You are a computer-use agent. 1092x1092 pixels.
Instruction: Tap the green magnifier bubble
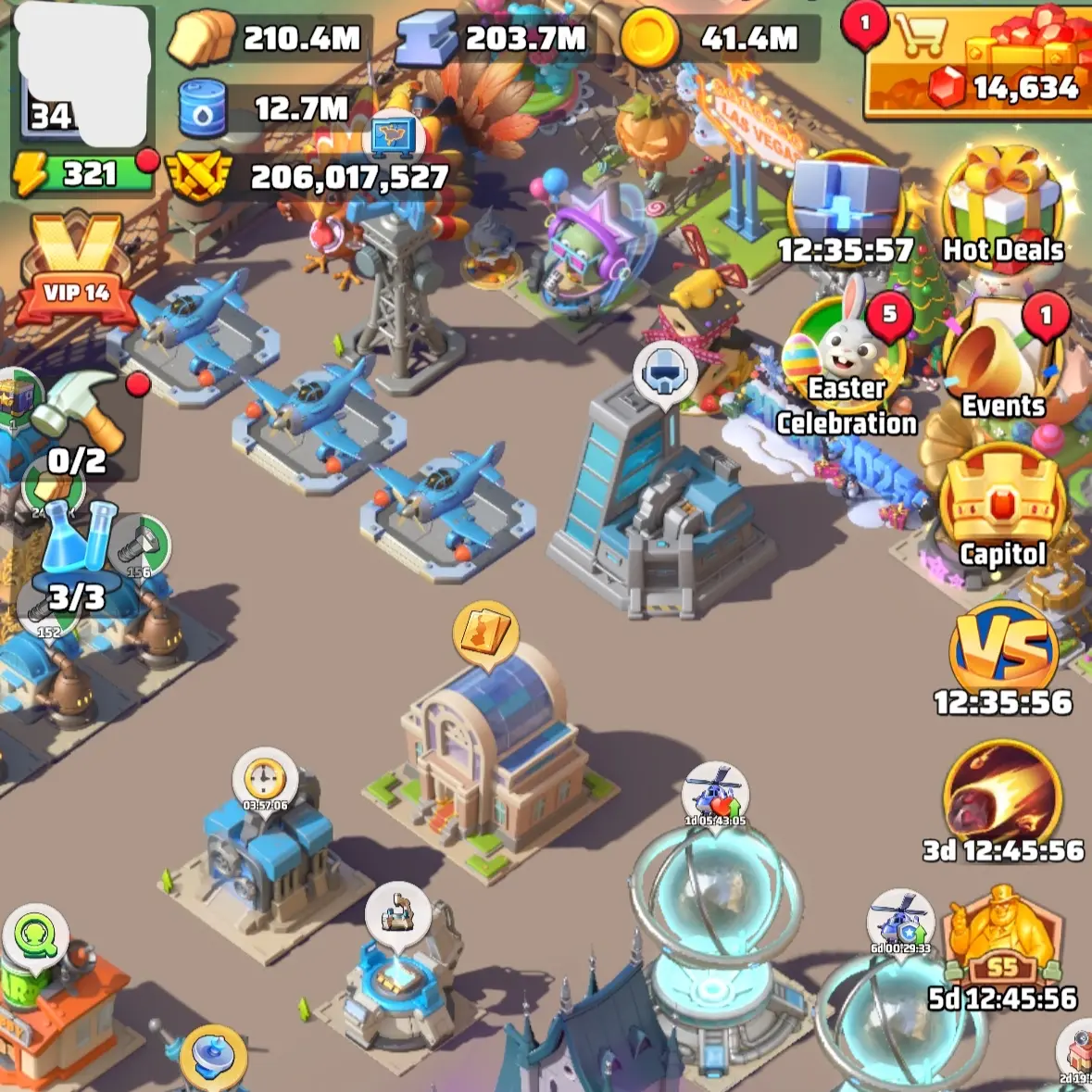coord(37,939)
